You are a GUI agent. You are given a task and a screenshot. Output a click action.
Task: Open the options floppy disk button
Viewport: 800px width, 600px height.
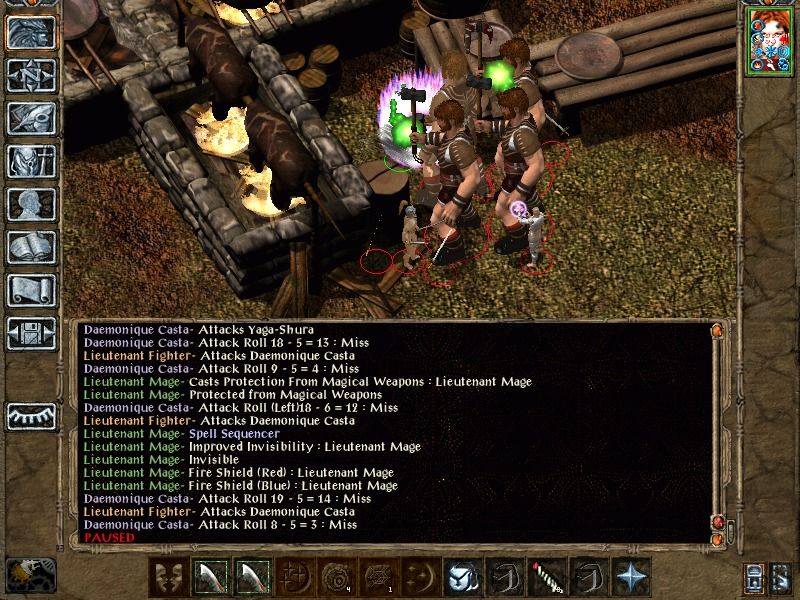click(29, 334)
